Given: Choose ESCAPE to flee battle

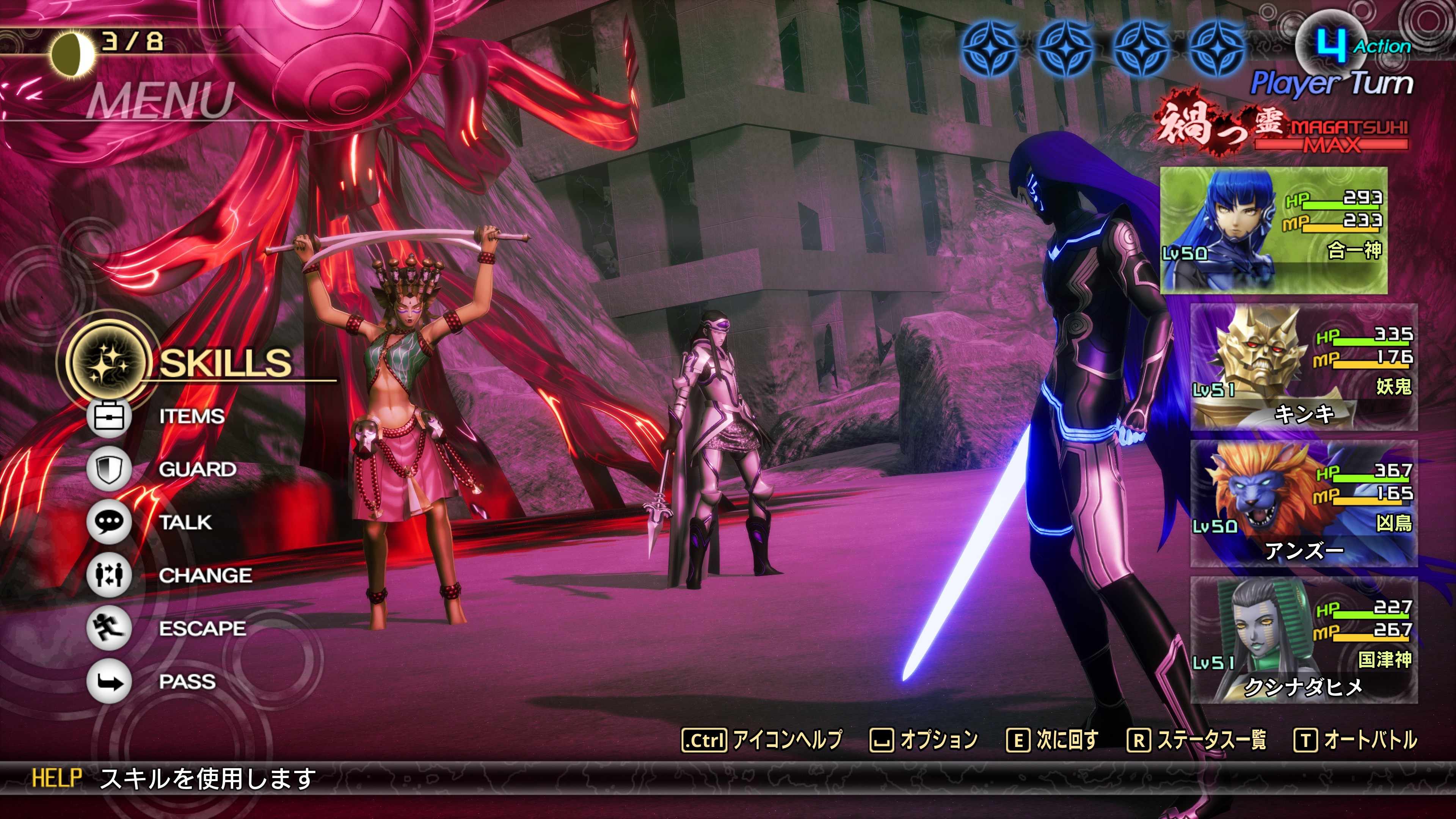Looking at the screenshot, I should [x=202, y=629].
